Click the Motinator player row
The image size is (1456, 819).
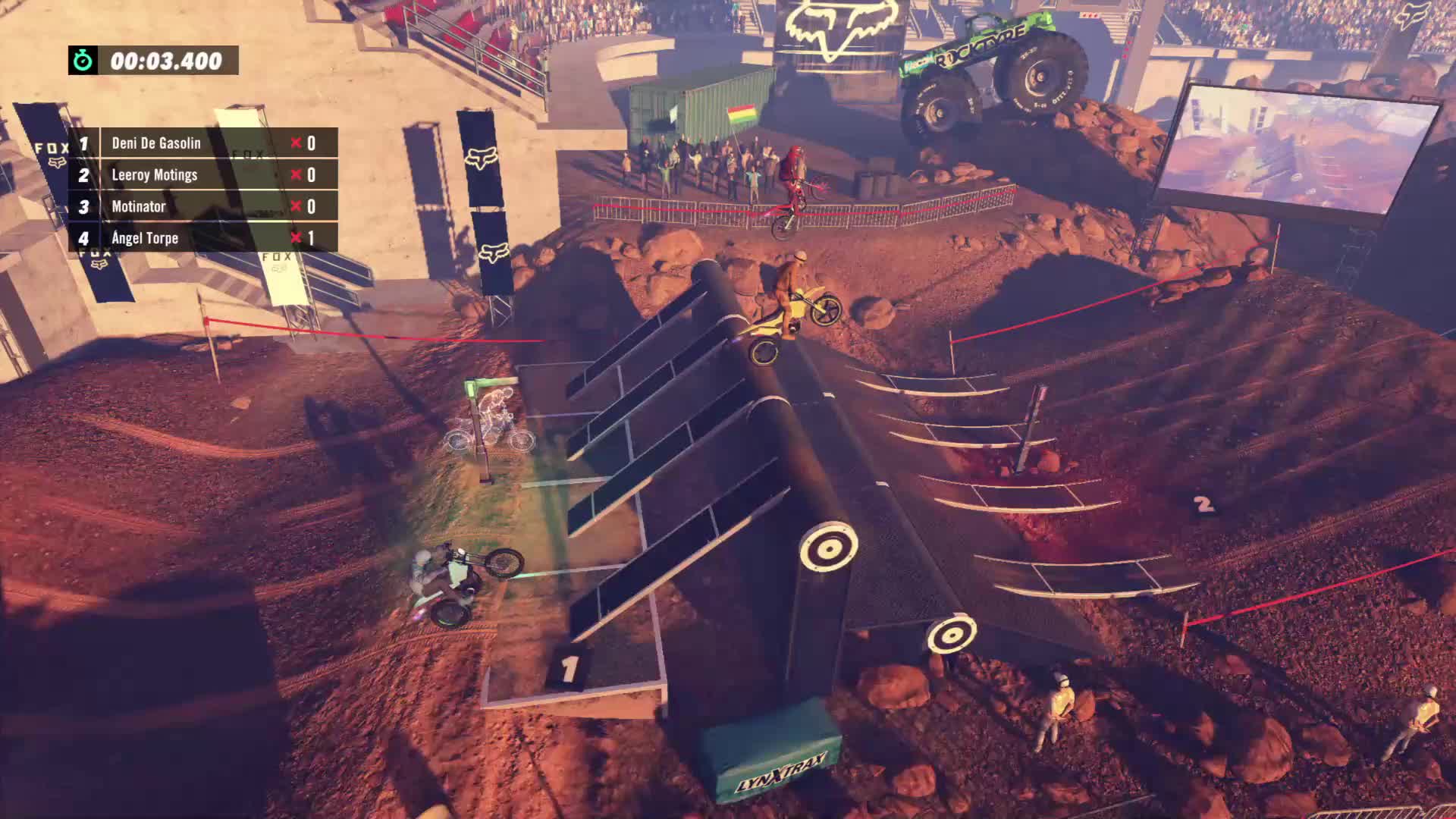tap(202, 206)
